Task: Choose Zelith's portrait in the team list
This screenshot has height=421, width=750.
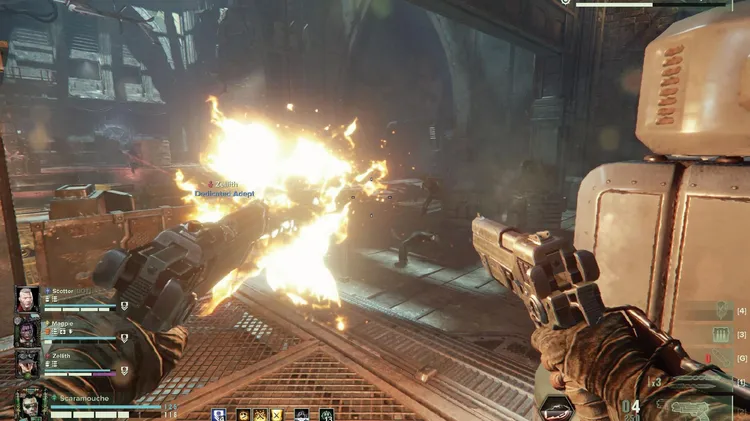Action: tap(28, 363)
